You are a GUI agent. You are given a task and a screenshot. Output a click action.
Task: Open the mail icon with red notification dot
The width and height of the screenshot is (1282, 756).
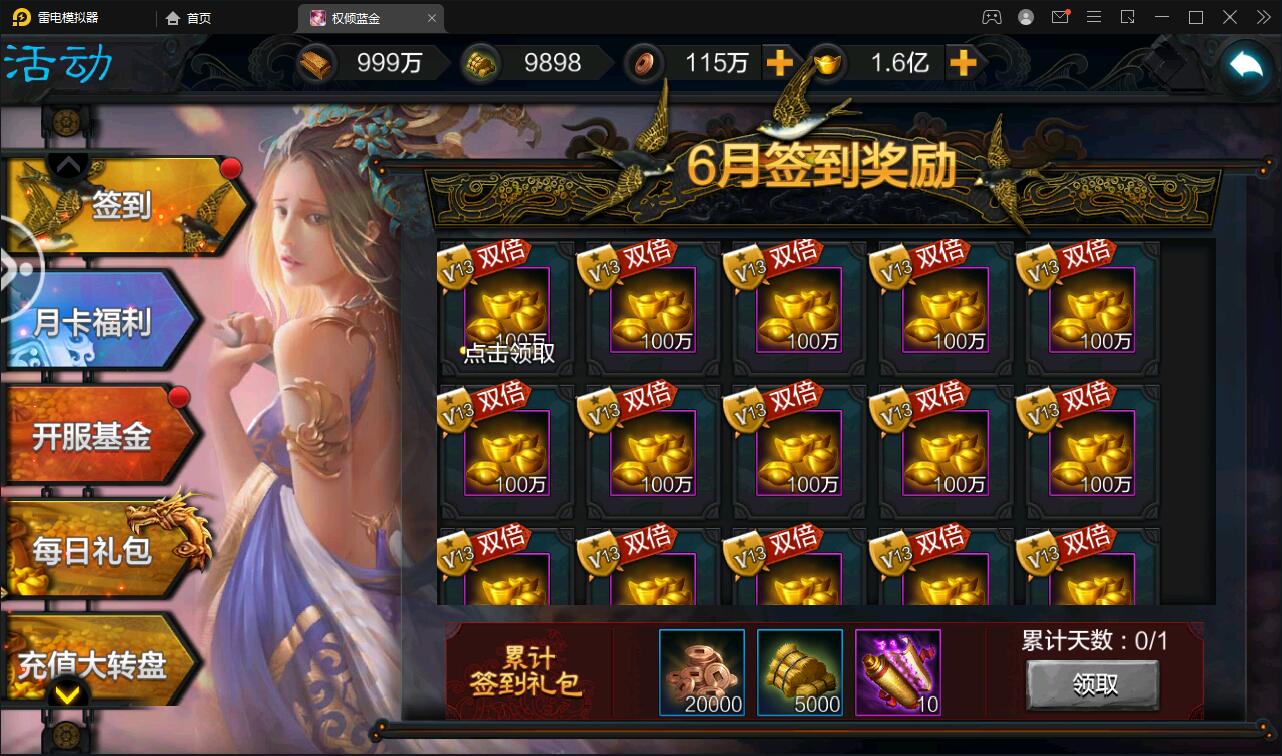(1061, 17)
